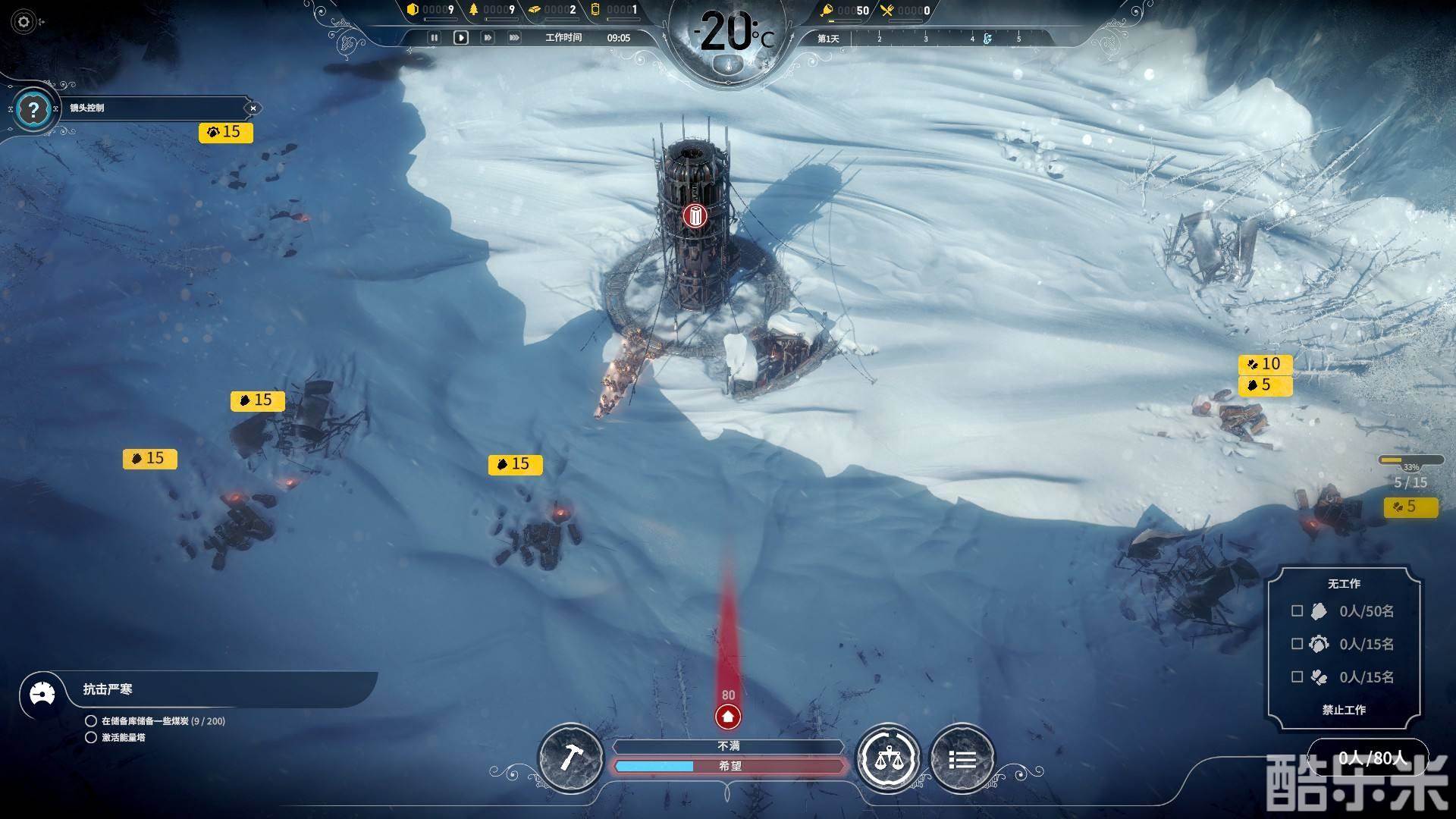Select the generator's red icon
The image size is (1456, 819).
click(x=694, y=216)
